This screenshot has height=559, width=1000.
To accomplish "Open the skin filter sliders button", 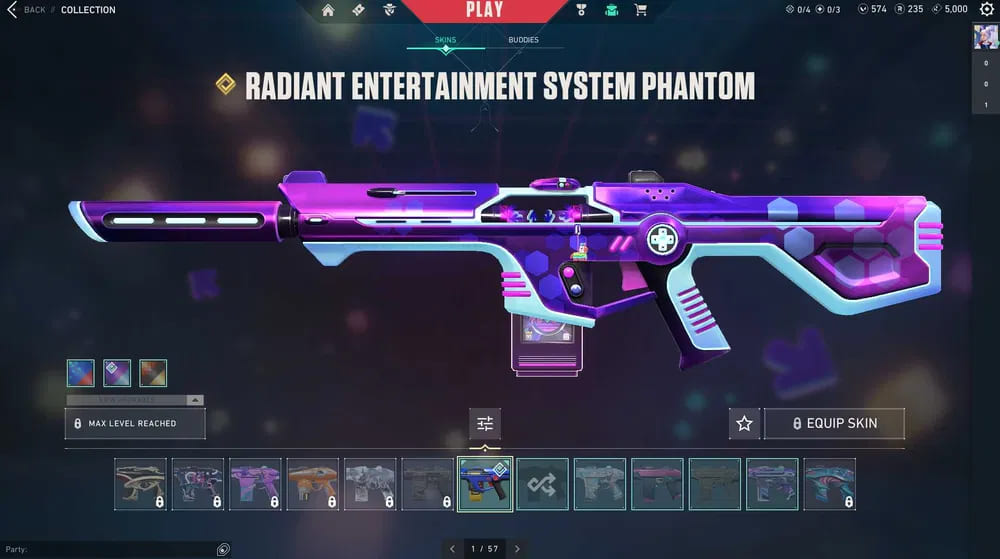I will (x=485, y=423).
